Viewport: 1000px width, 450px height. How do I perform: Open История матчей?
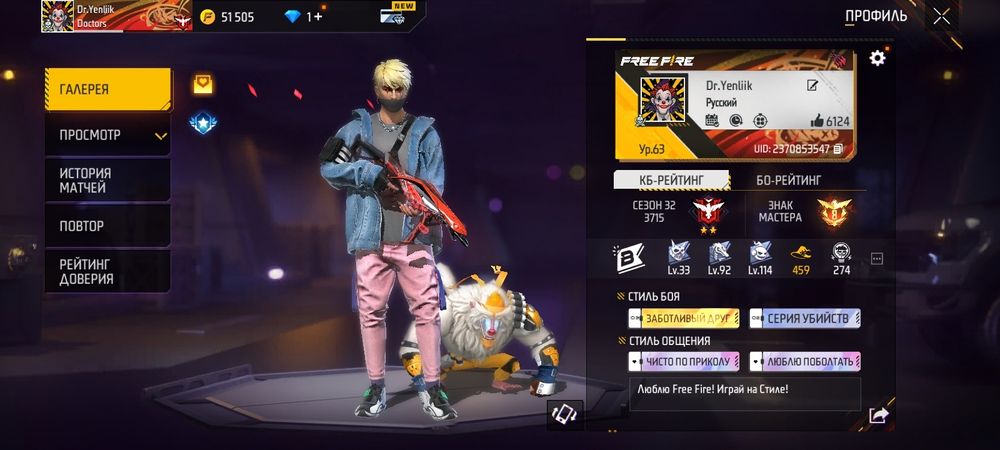pos(107,180)
